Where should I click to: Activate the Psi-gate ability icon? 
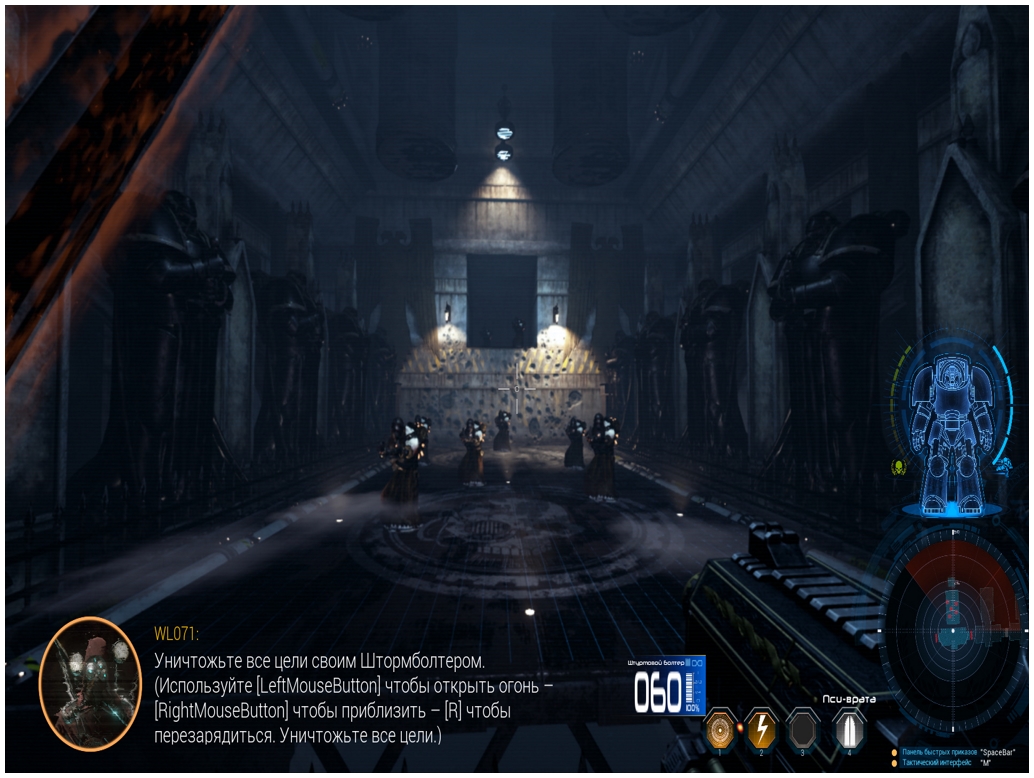tap(849, 729)
